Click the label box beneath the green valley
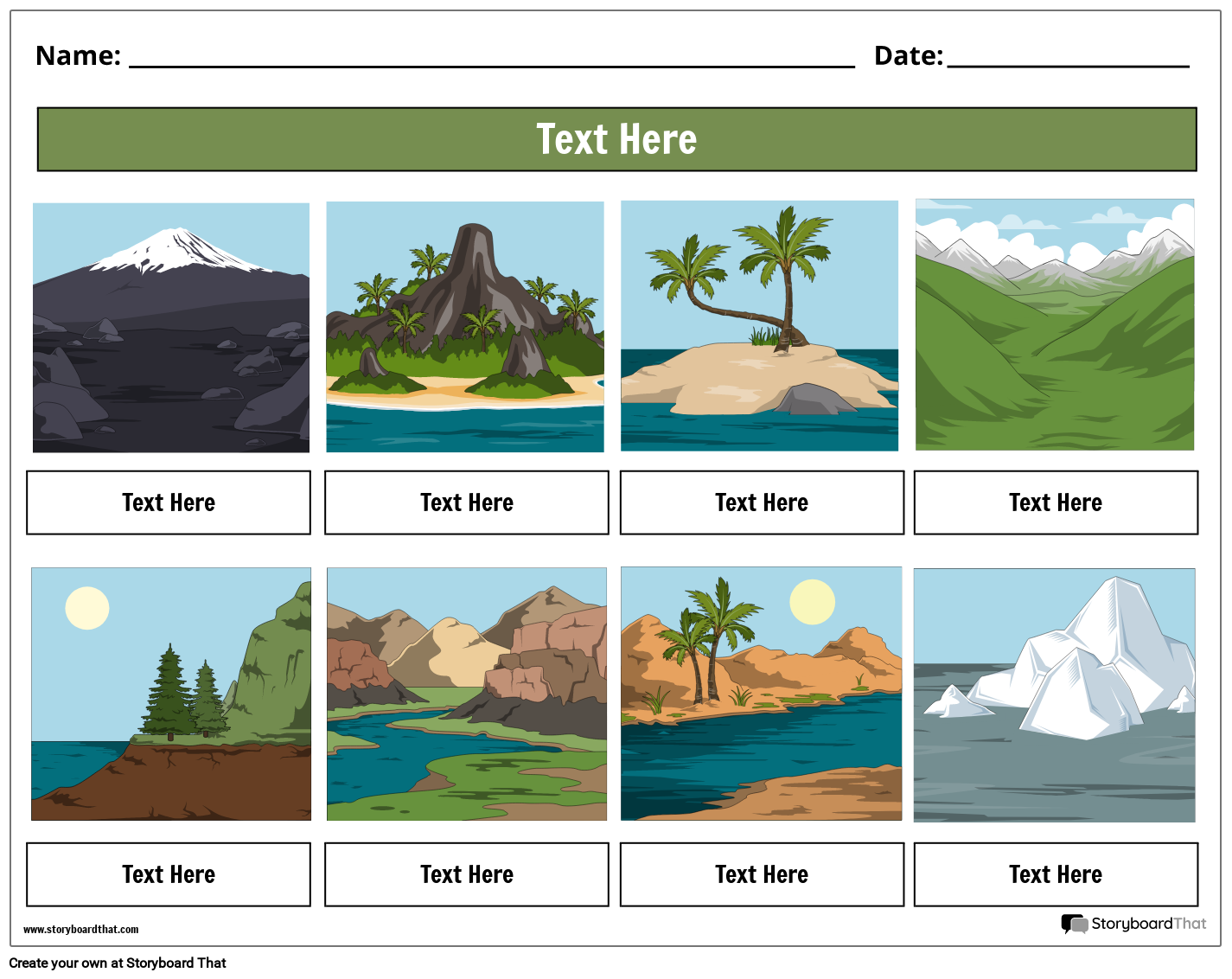Image resolution: width=1232 pixels, height=979 pixels. pyautogui.click(x=1056, y=502)
